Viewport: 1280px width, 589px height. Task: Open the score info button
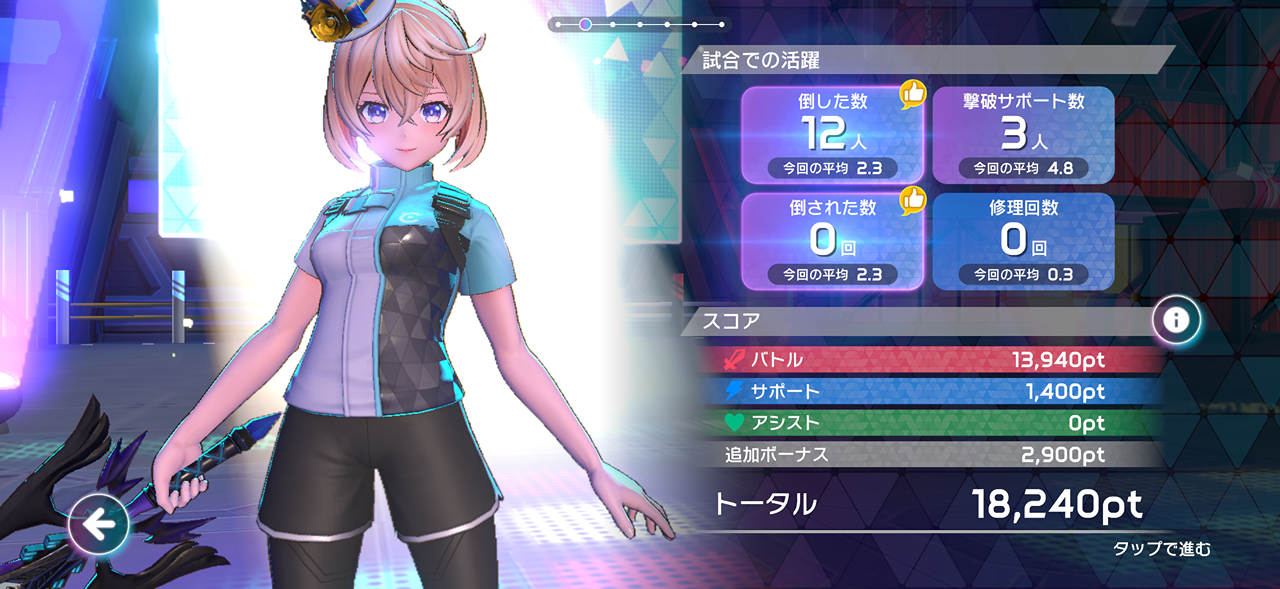[1176, 320]
